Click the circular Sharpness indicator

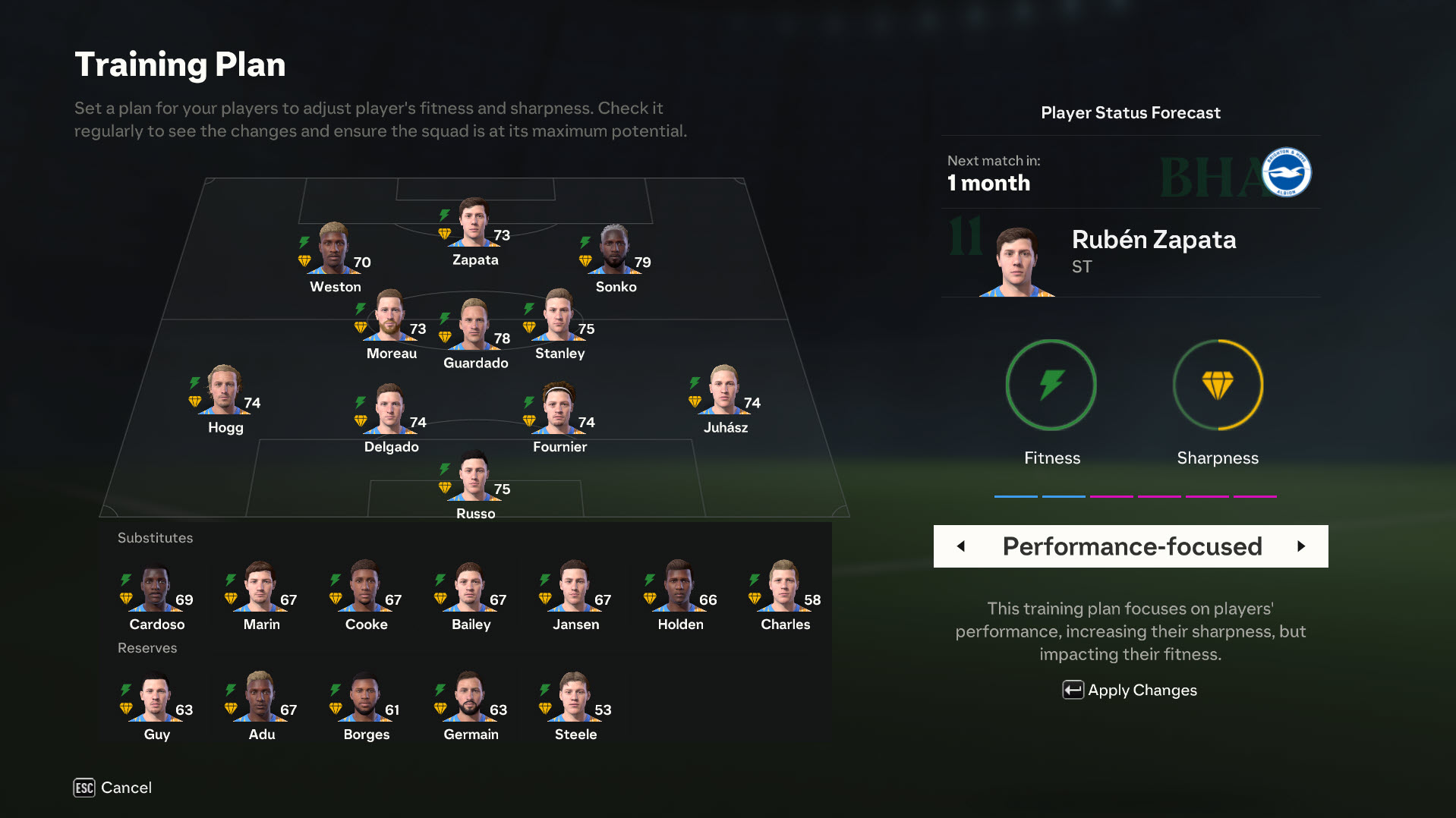pos(1218,385)
